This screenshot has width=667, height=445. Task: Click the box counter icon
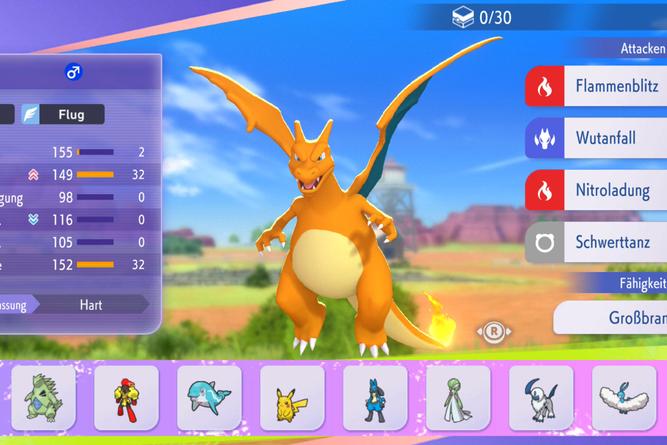(x=464, y=16)
